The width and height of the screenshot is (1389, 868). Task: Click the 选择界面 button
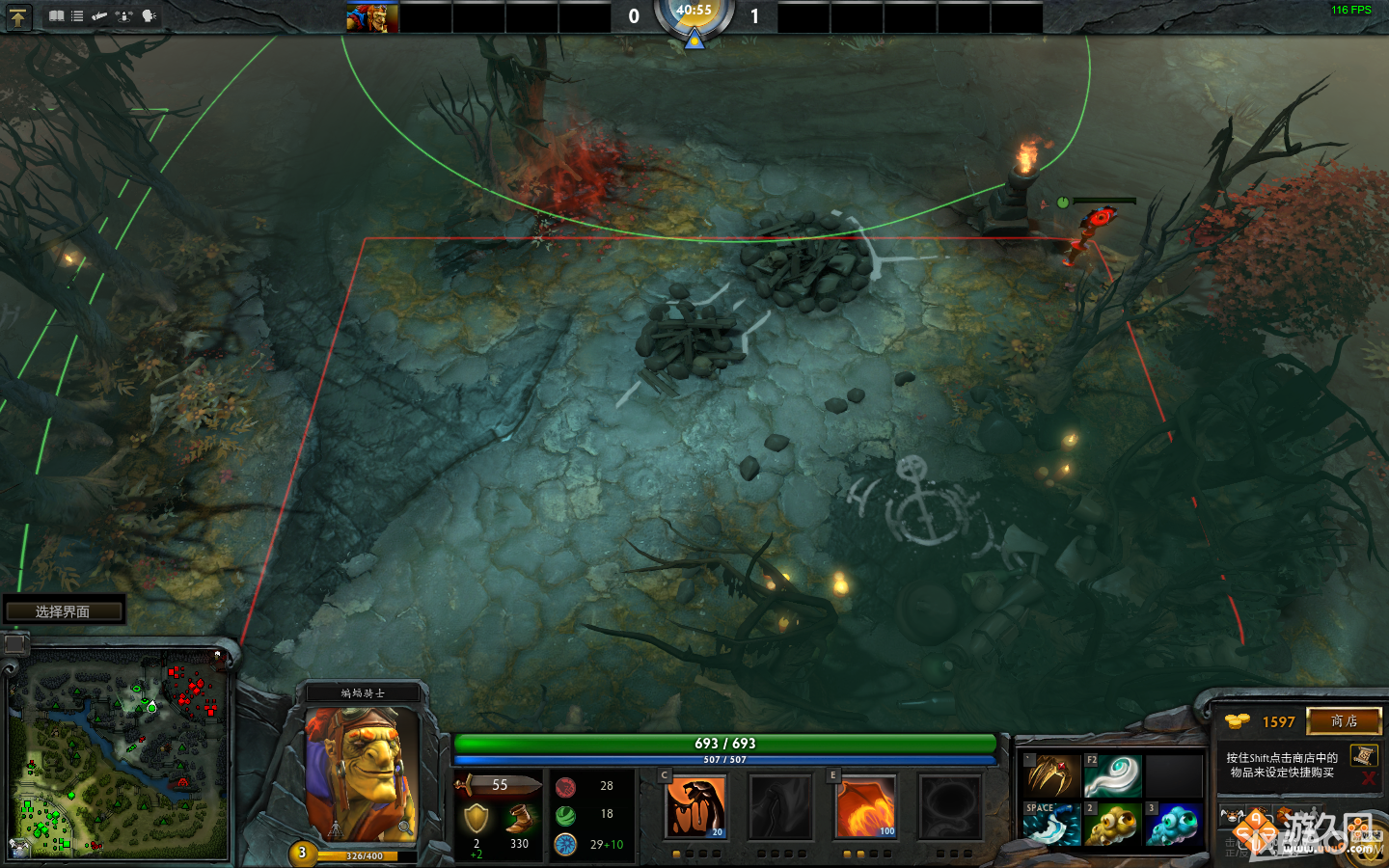click(x=64, y=609)
